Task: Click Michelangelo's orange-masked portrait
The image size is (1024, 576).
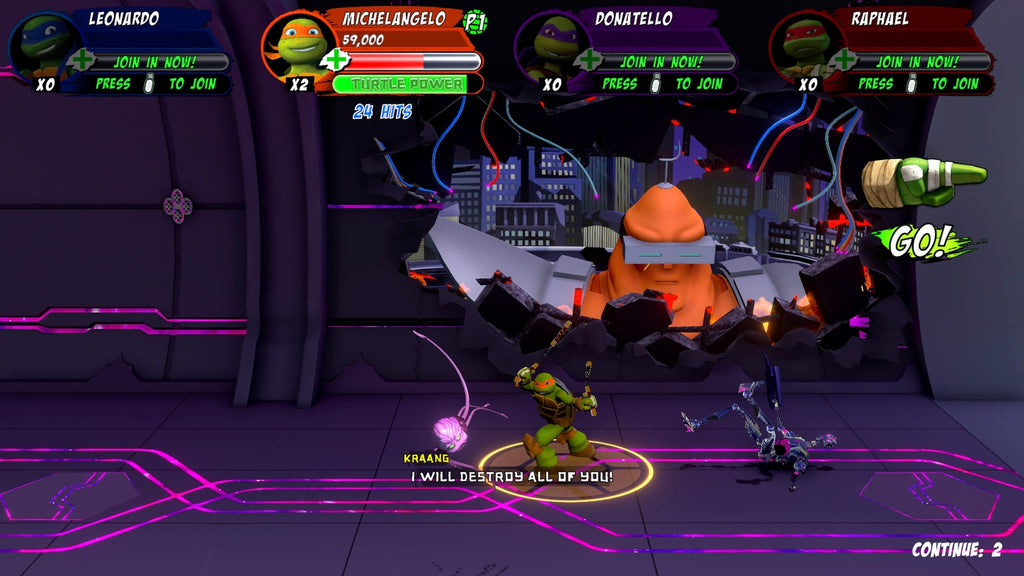Action: (x=297, y=44)
